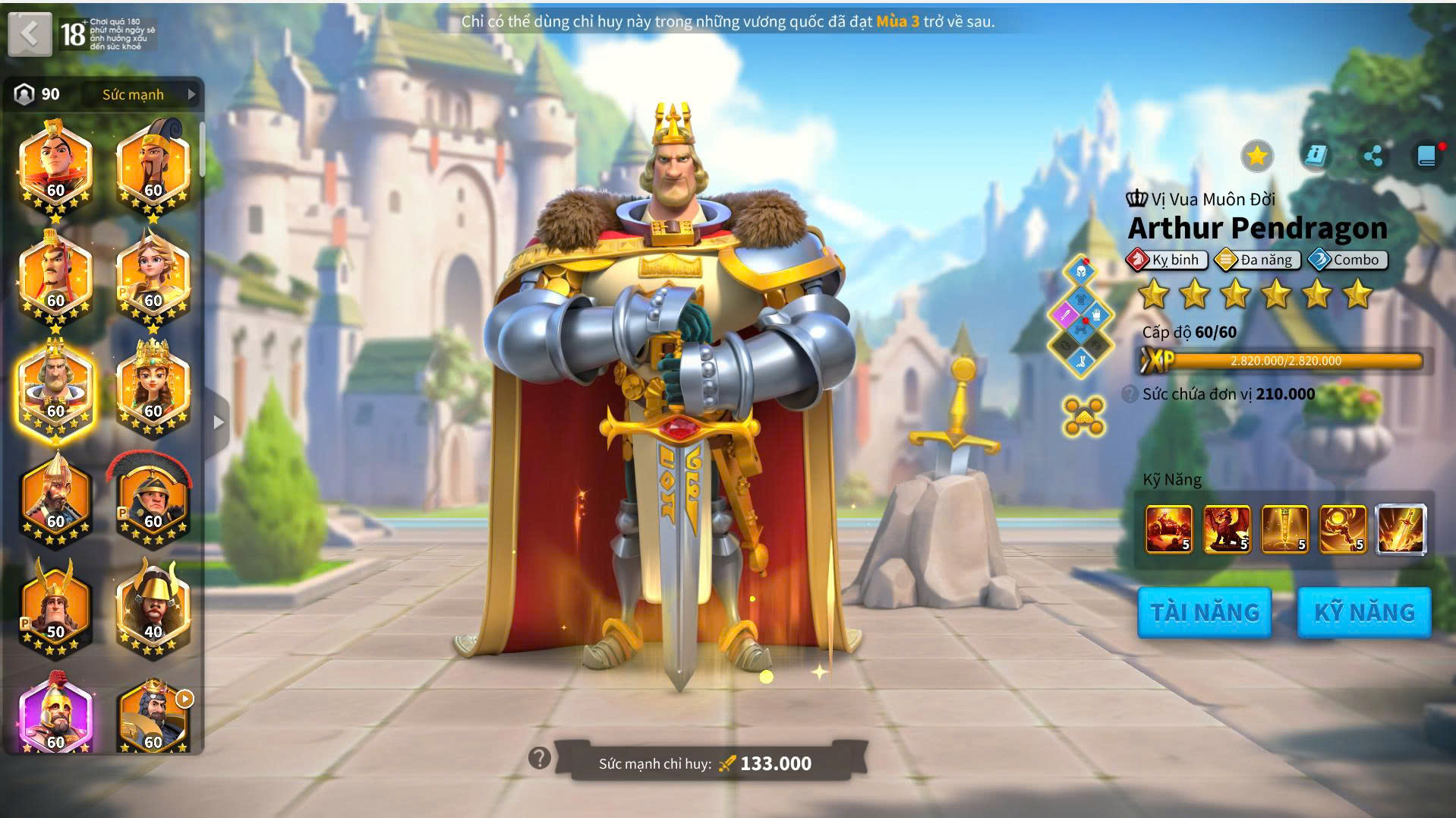Viewport: 1456px width, 818px height.
Task: Toggle the gold star favorite button
Action: pos(1256,156)
